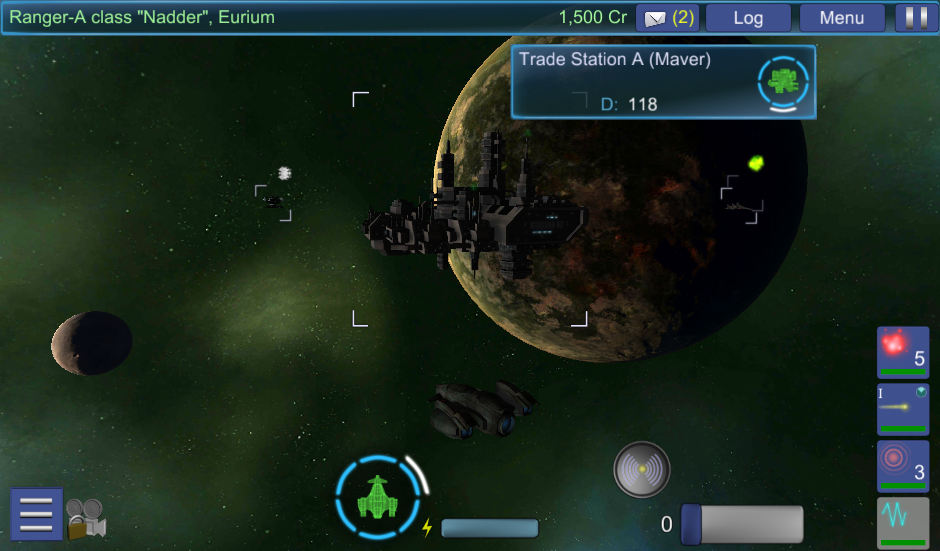Select the Trade Station A target panel
Viewport: 940px width, 551px height.
click(x=663, y=81)
